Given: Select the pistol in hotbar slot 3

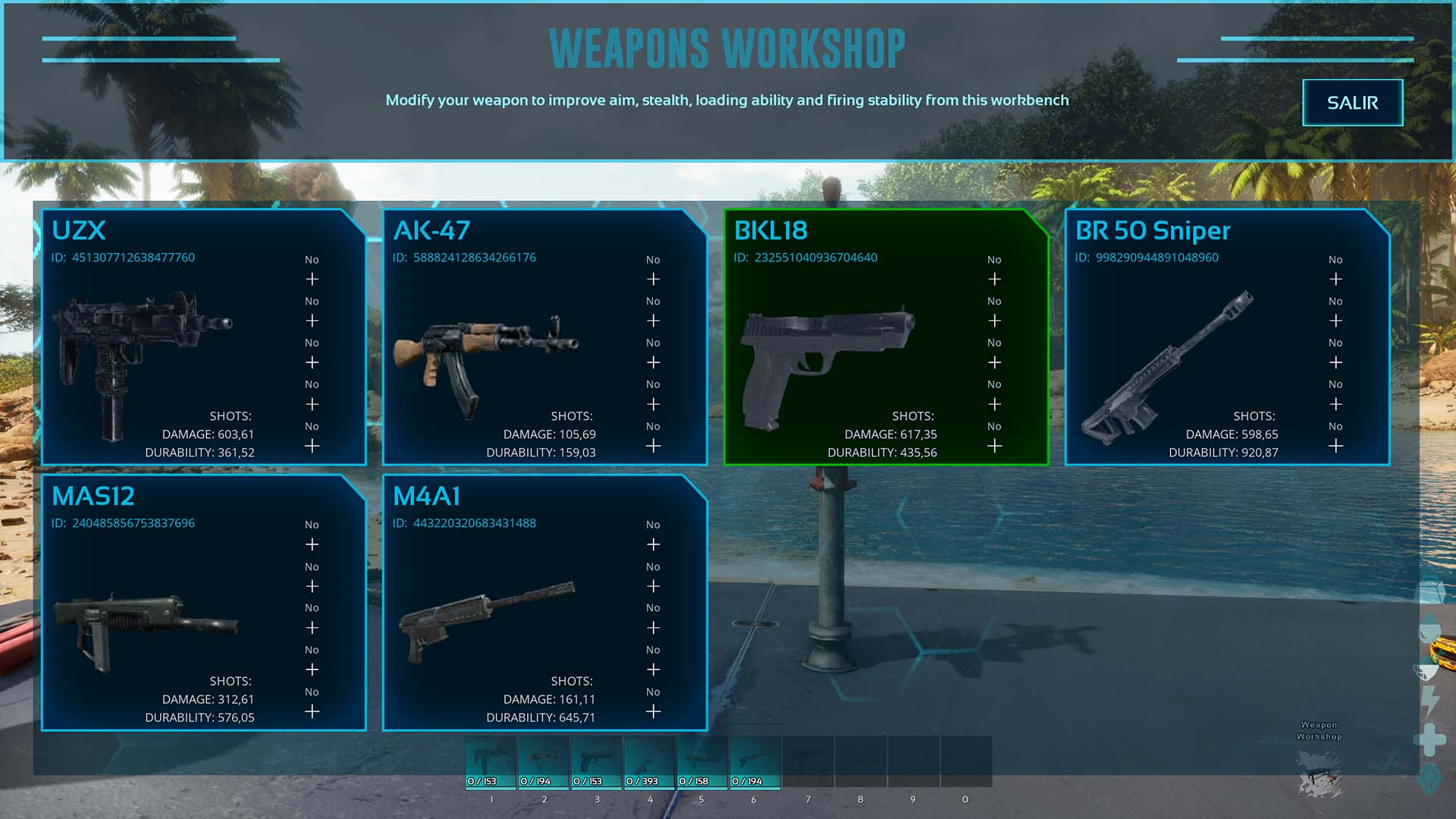Looking at the screenshot, I should [596, 762].
